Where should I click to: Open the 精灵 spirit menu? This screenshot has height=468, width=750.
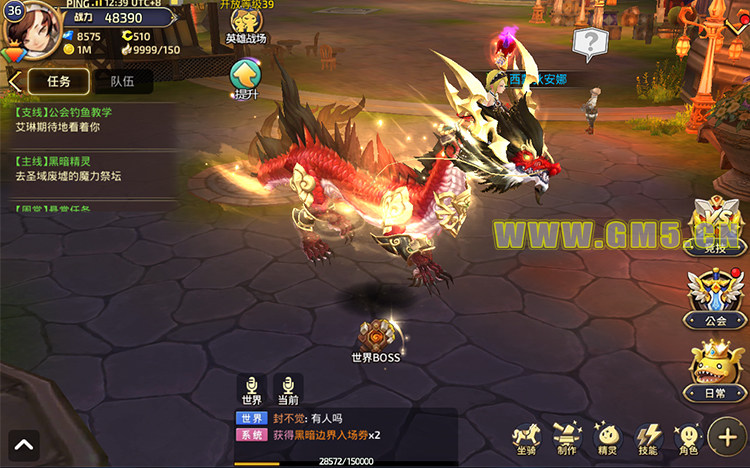(x=607, y=438)
